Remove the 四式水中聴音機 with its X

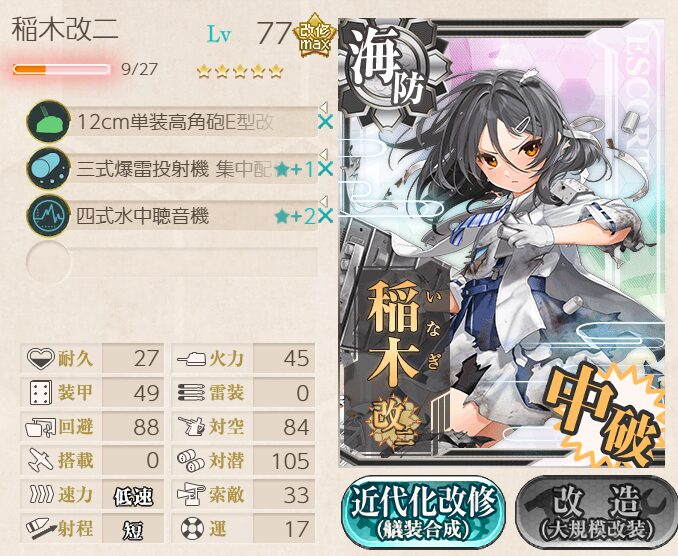coord(325,215)
